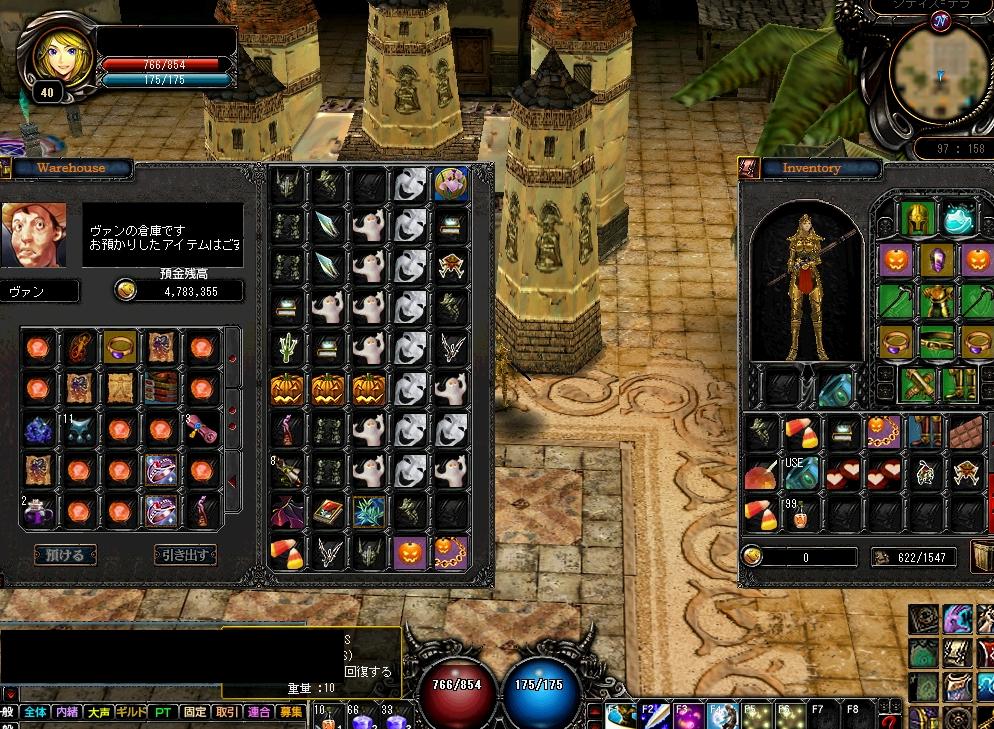Choose the chocolate bar in inventory
This screenshot has width=994, height=729.
coord(965,433)
